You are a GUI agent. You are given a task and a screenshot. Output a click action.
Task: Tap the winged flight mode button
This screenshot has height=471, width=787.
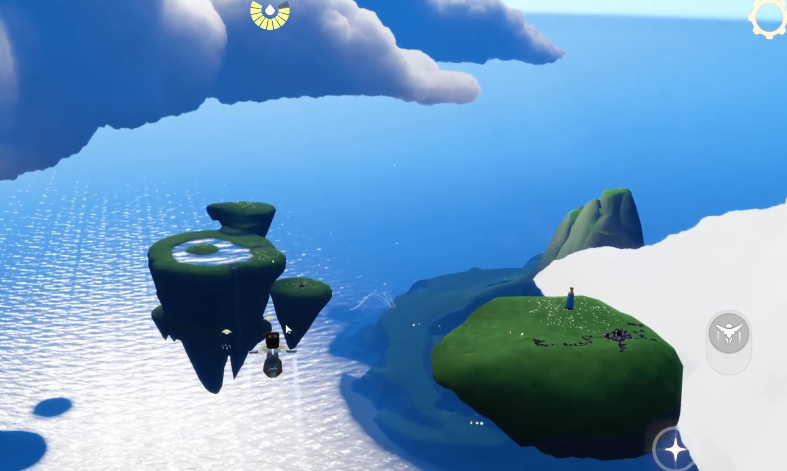pos(729,333)
